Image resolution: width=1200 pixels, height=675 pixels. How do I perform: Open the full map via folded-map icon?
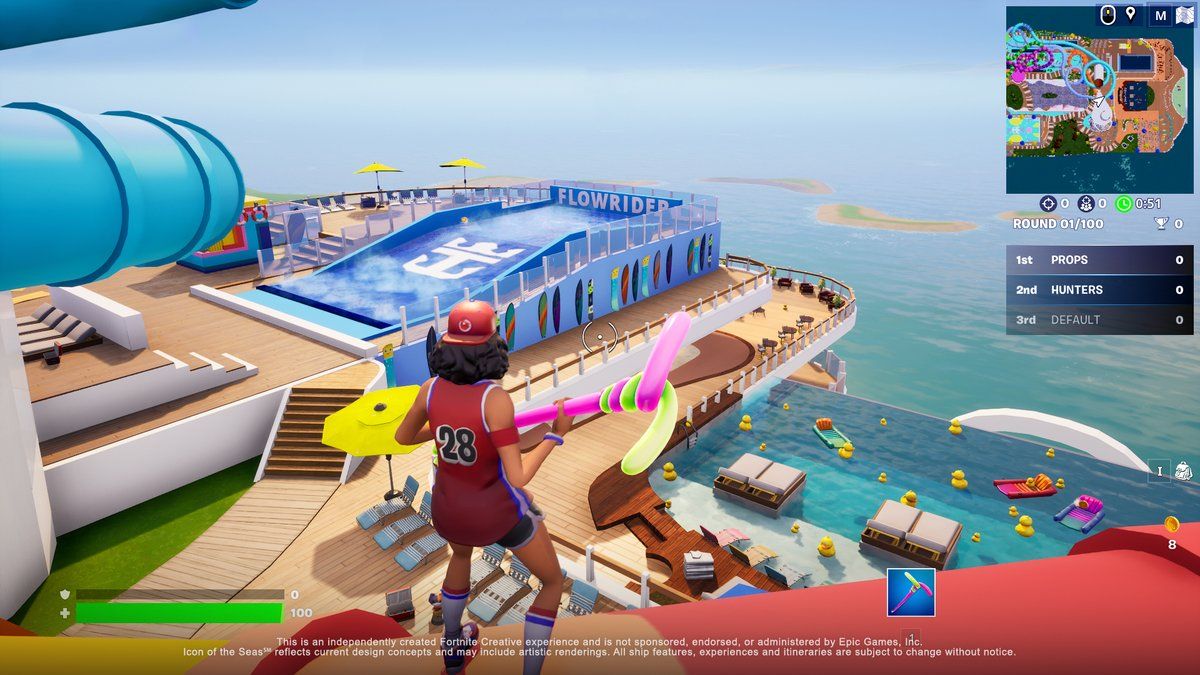pyautogui.click(x=1185, y=15)
